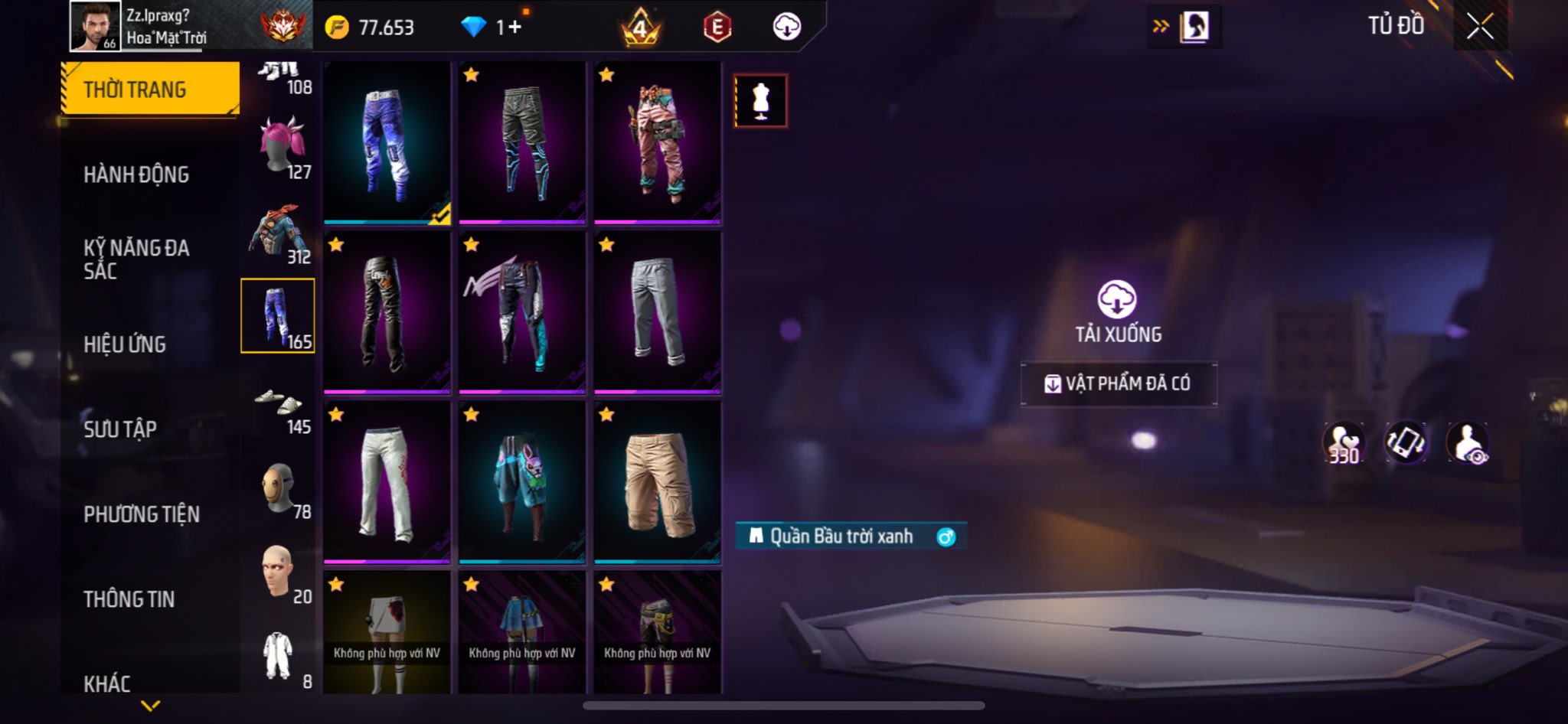Switch to Kỹ Năng Đa Sắc section
1568x724 pixels.
click(x=136, y=259)
